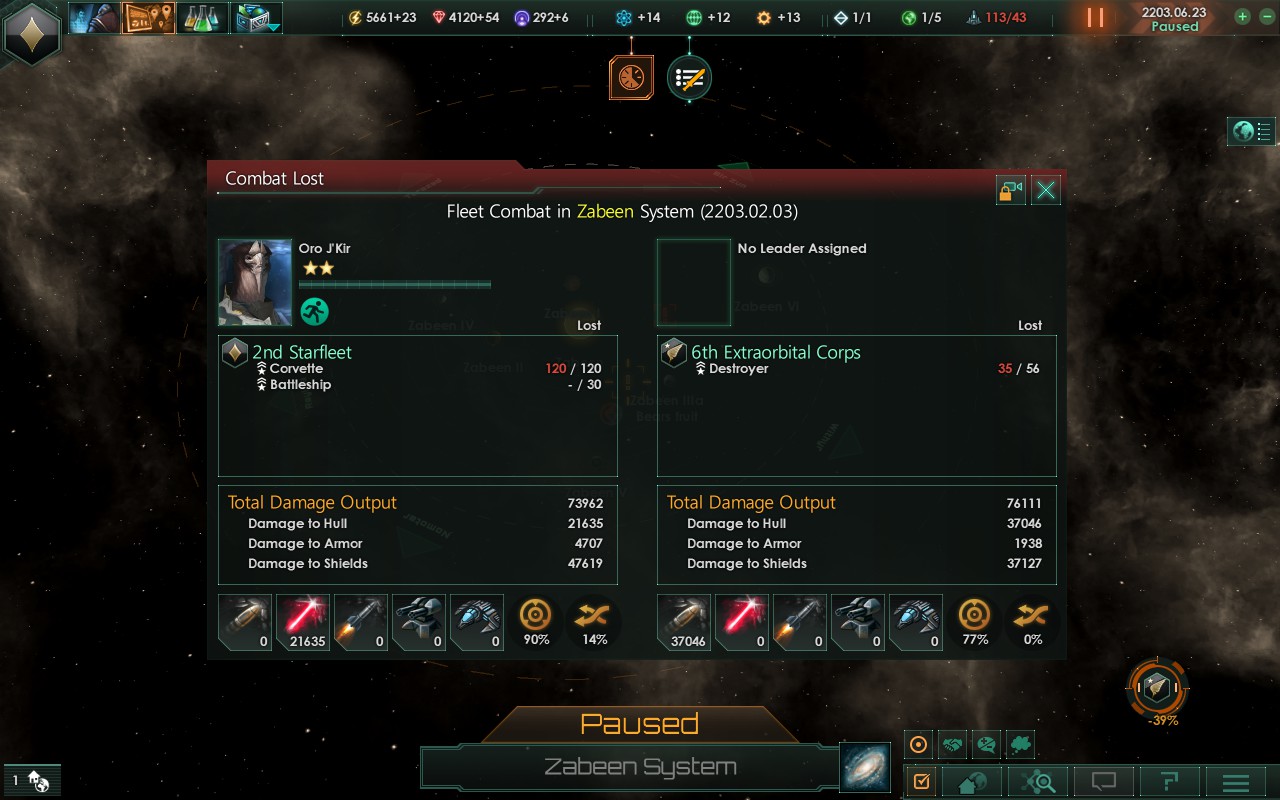
Task: Switch to the galaxy map view
Action: (x=862, y=767)
